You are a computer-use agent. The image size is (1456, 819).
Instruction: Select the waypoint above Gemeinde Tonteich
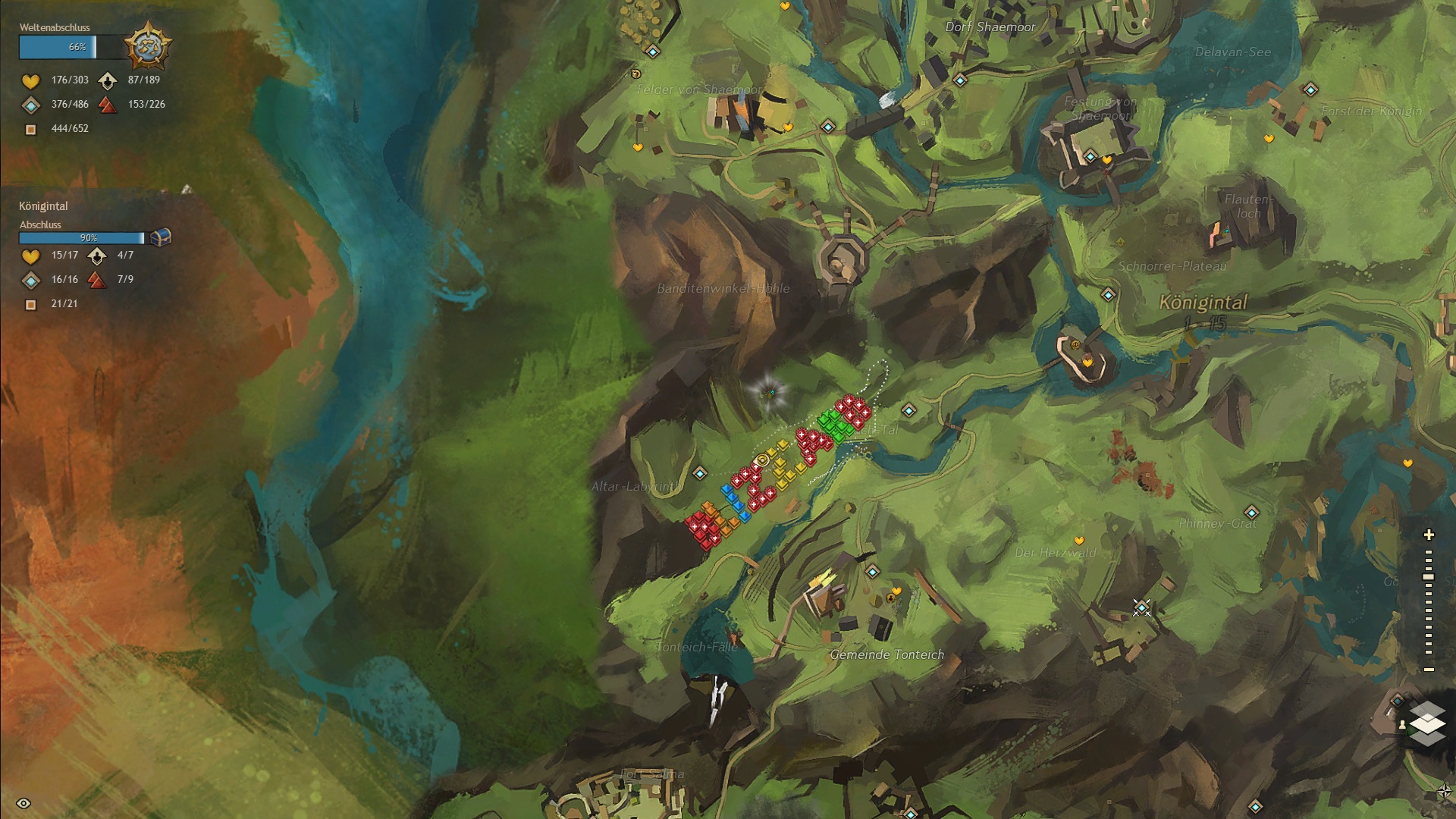(872, 572)
